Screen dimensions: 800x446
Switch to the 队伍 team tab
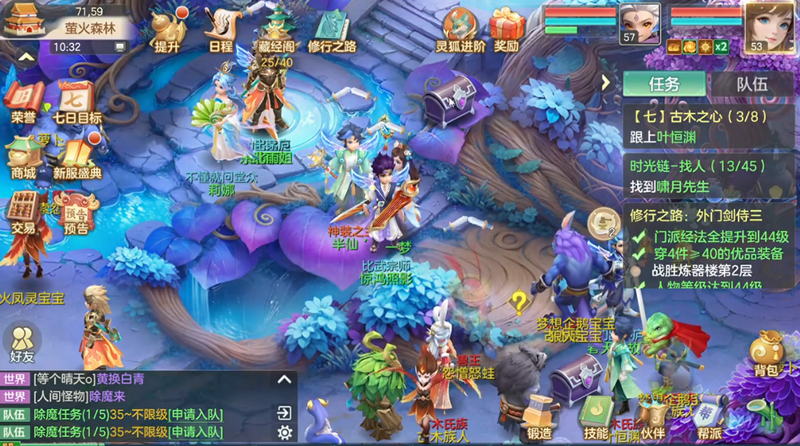click(752, 85)
